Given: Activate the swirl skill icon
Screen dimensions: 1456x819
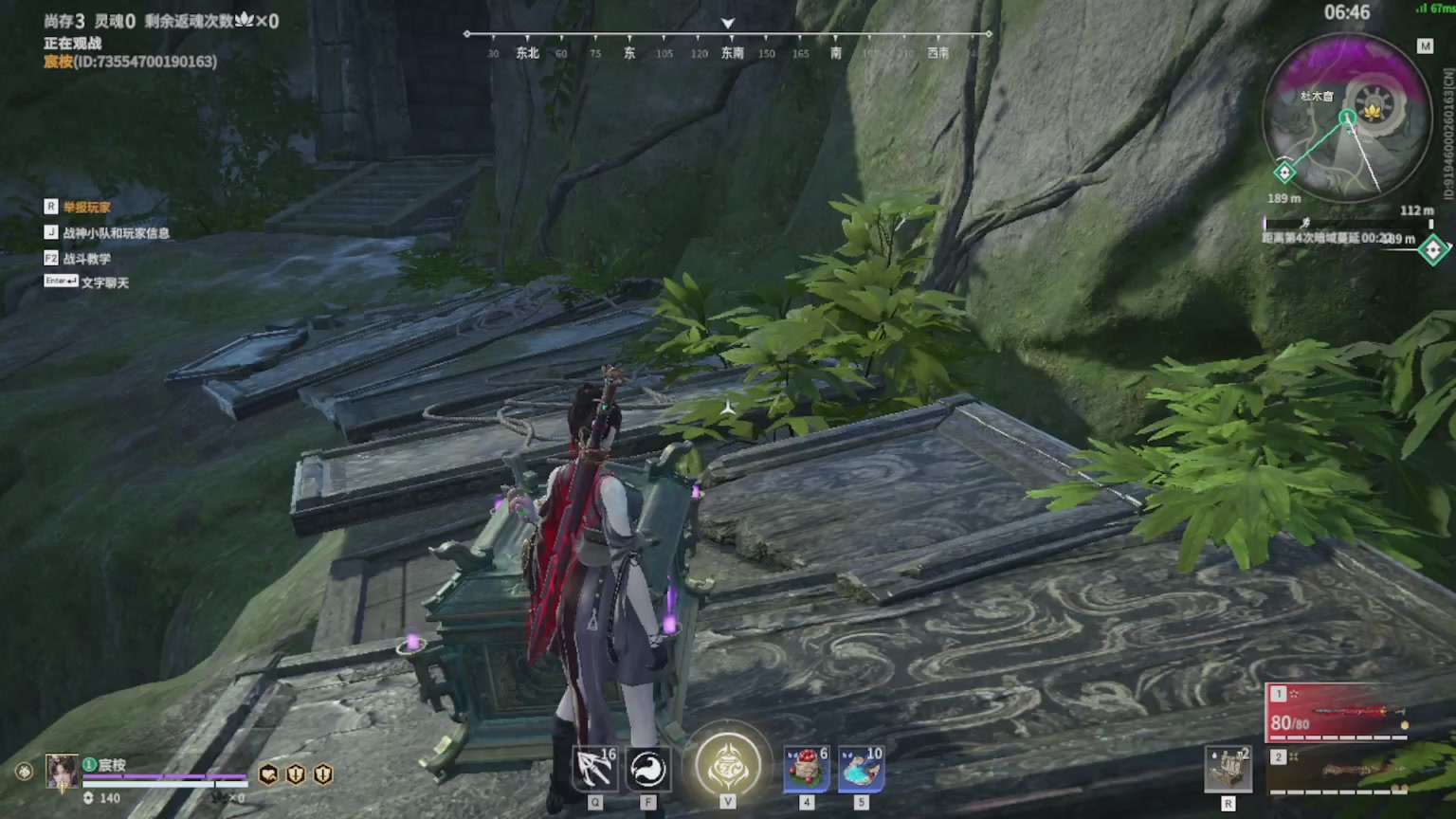Looking at the screenshot, I should coord(648,769).
